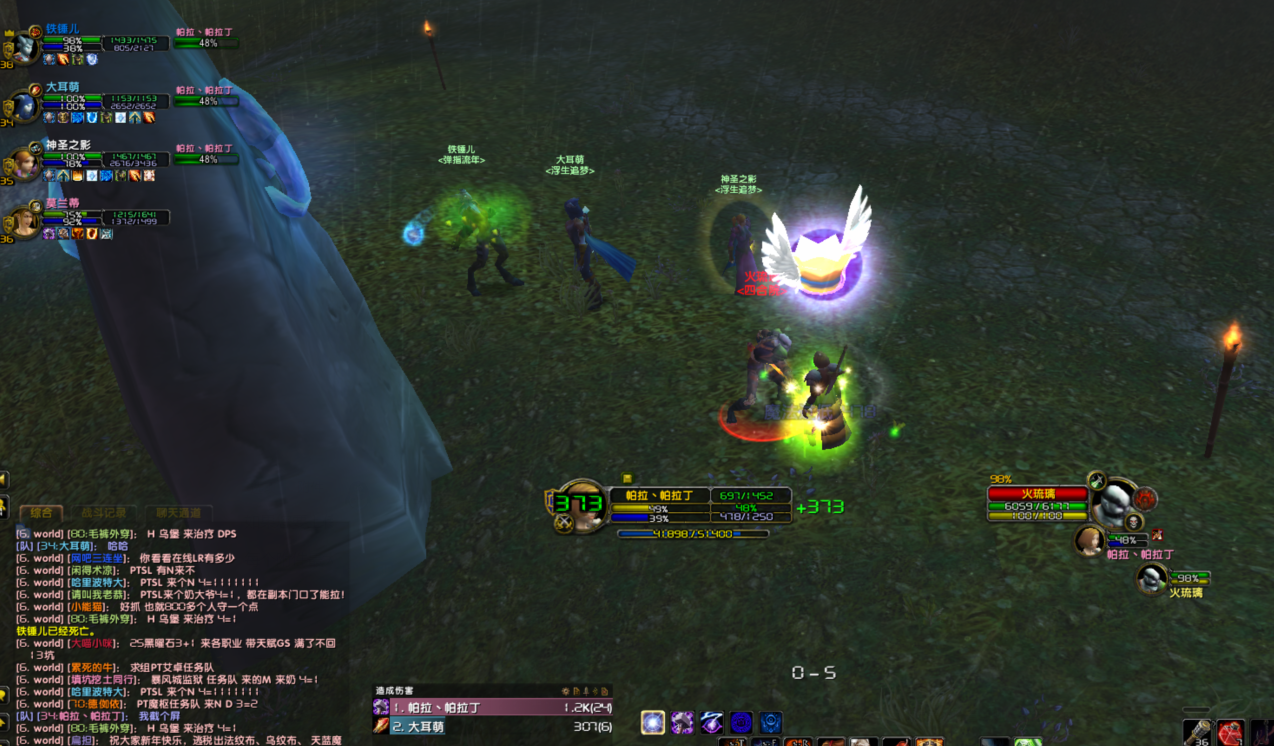
Task: Click the player portrait showing 373
Action: (x=578, y=506)
